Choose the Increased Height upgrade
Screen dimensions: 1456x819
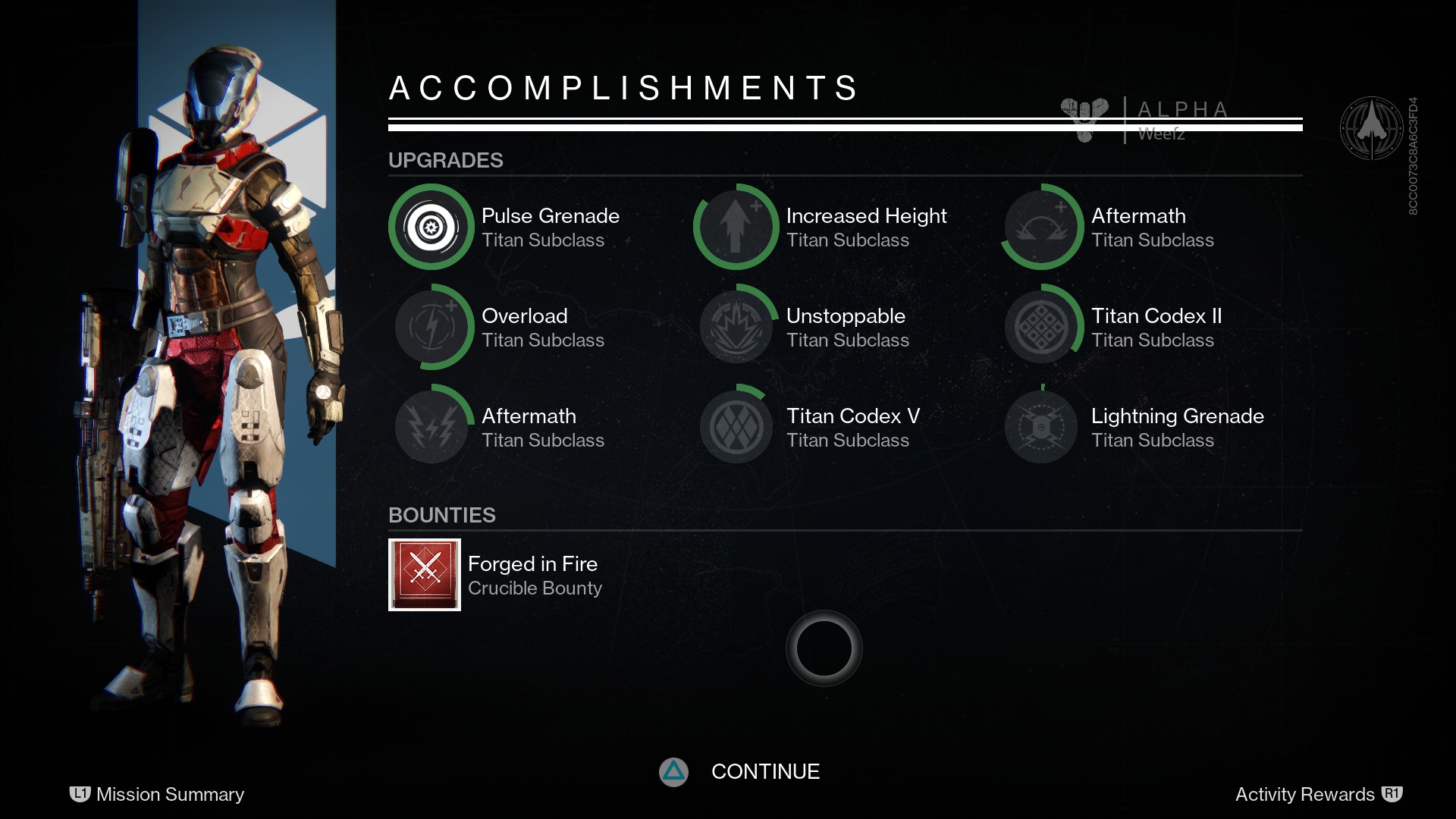[736, 227]
